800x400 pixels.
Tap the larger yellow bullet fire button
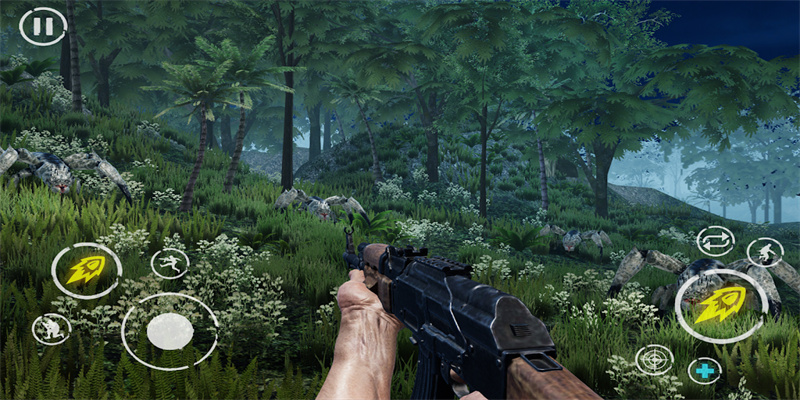coord(721,305)
